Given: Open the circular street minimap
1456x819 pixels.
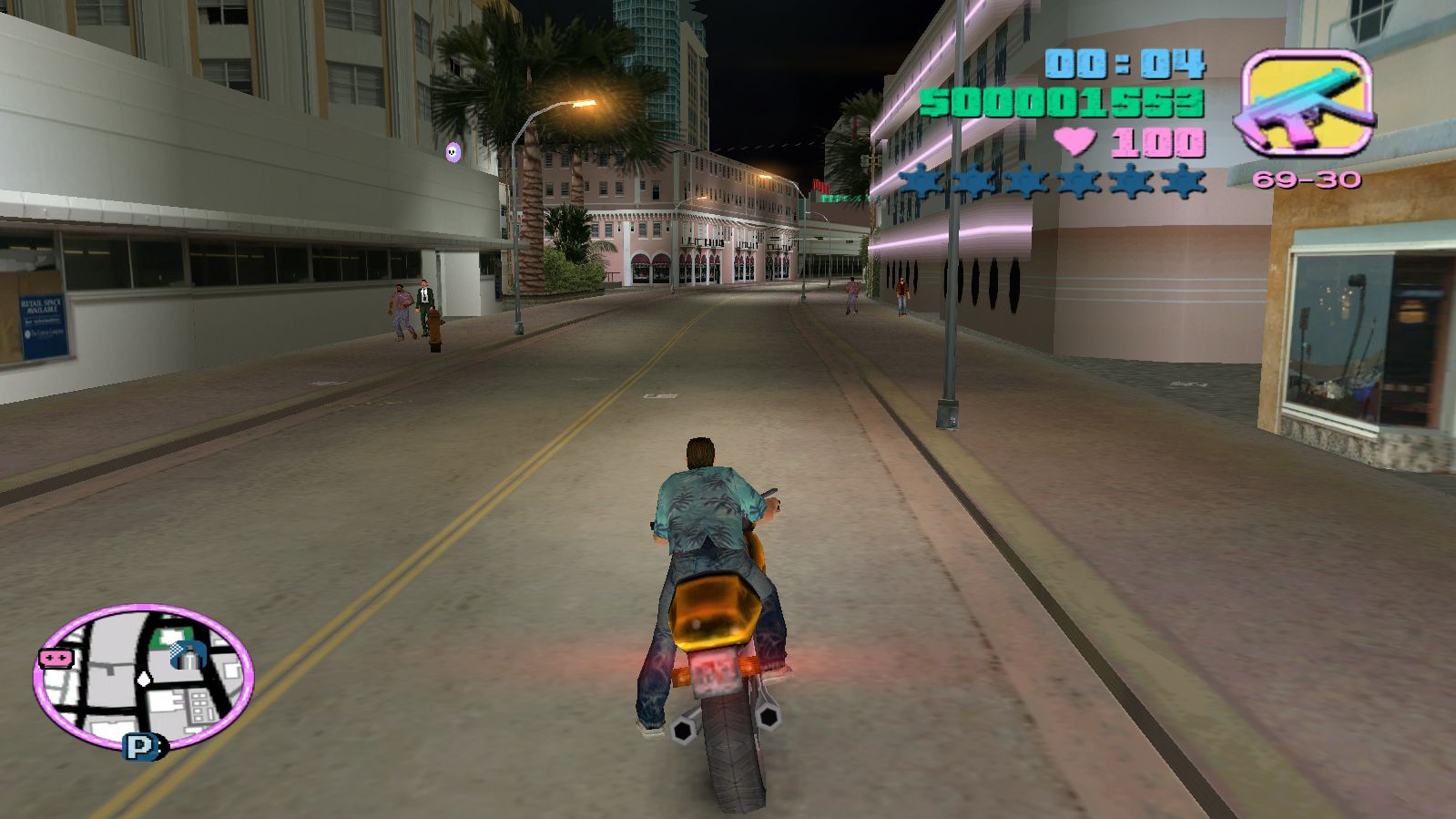Looking at the screenshot, I should click(x=143, y=676).
